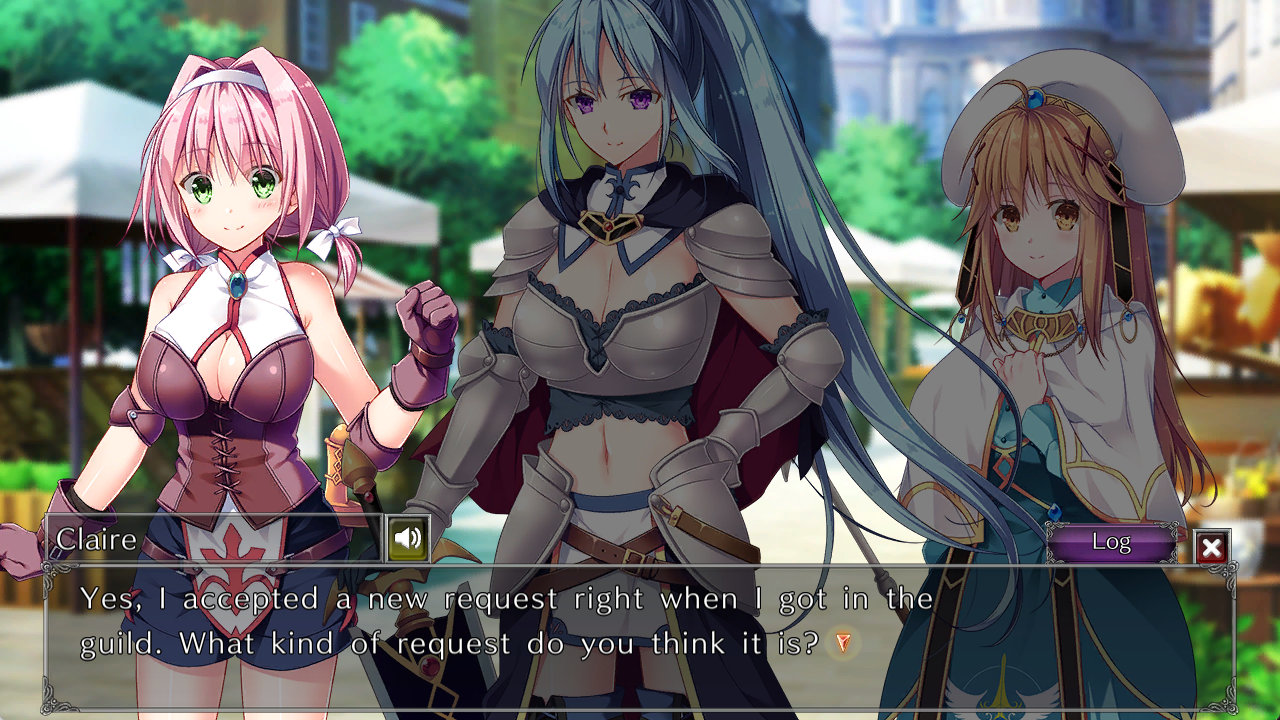This screenshot has height=720, width=1280.
Task: Advance dialogue via the orange arrow indicator
Action: point(843,643)
